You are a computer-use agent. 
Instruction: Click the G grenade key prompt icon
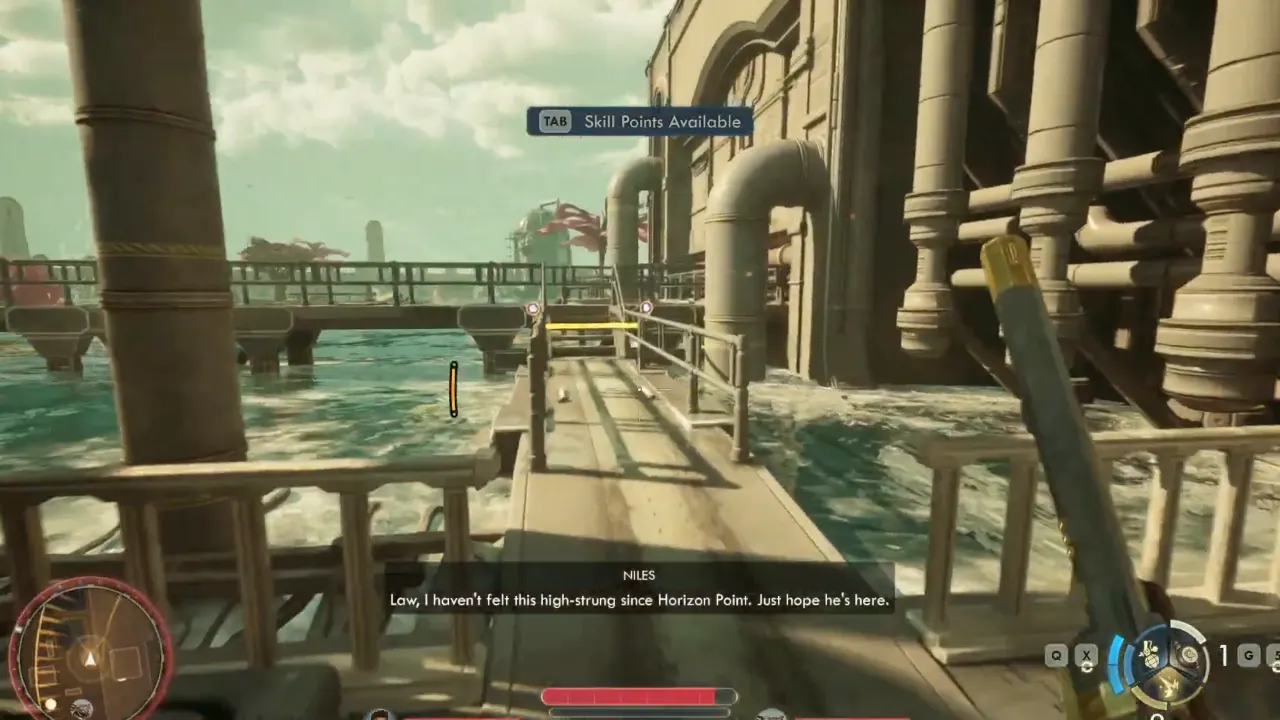pos(1250,655)
